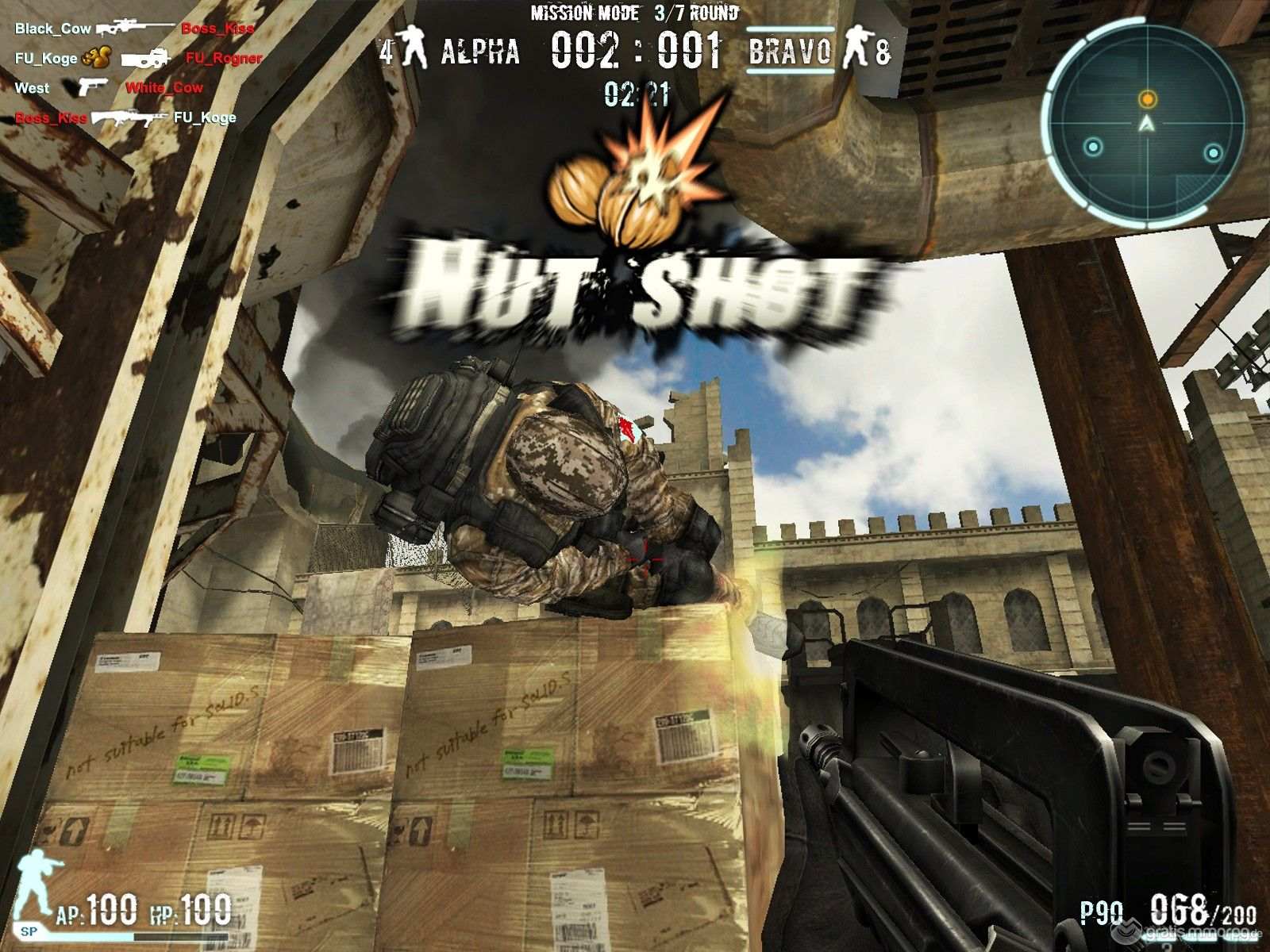Select the P90 weapon label
The image size is (1270, 952).
click(x=1102, y=913)
